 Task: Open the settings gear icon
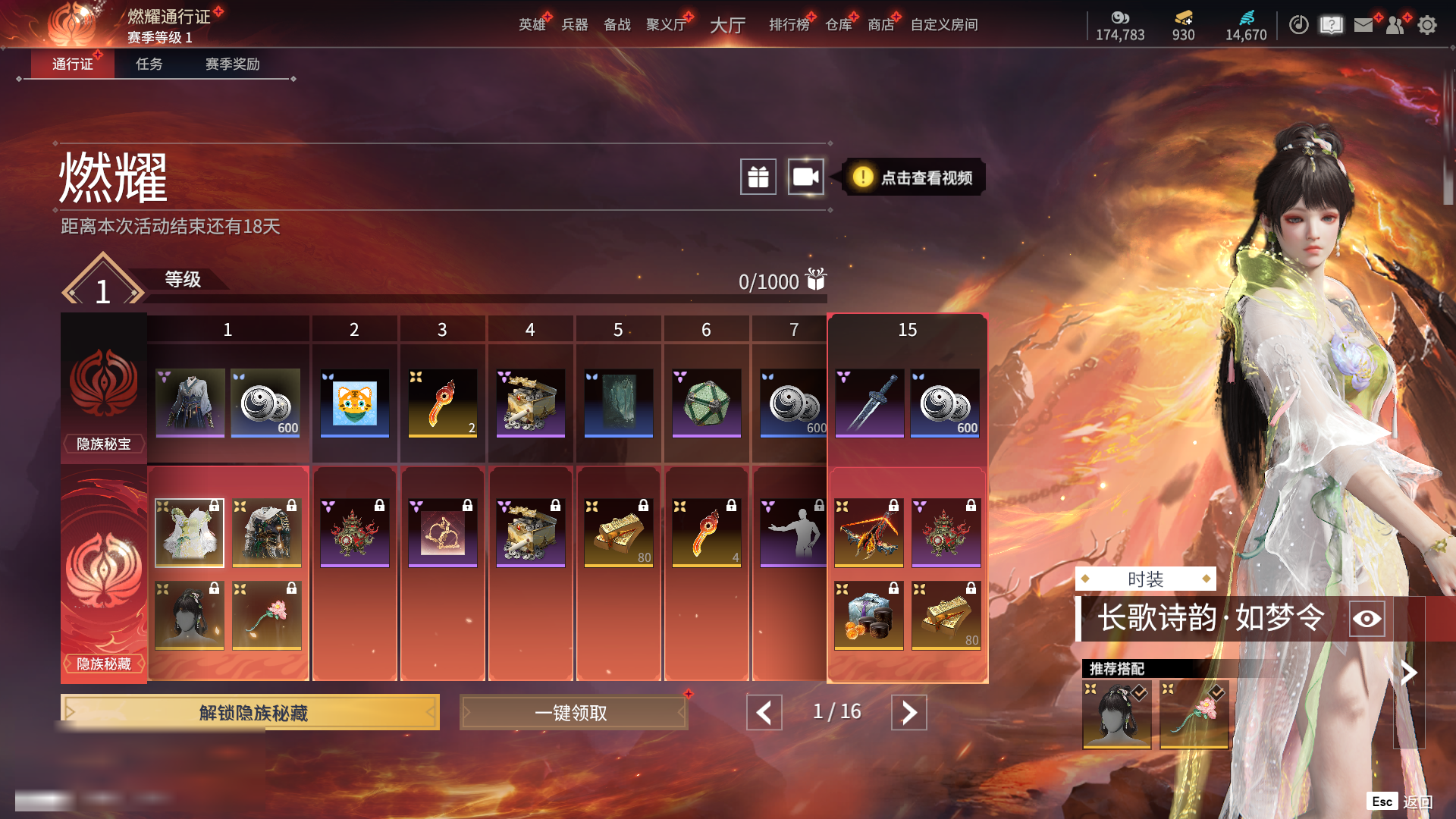[1427, 25]
